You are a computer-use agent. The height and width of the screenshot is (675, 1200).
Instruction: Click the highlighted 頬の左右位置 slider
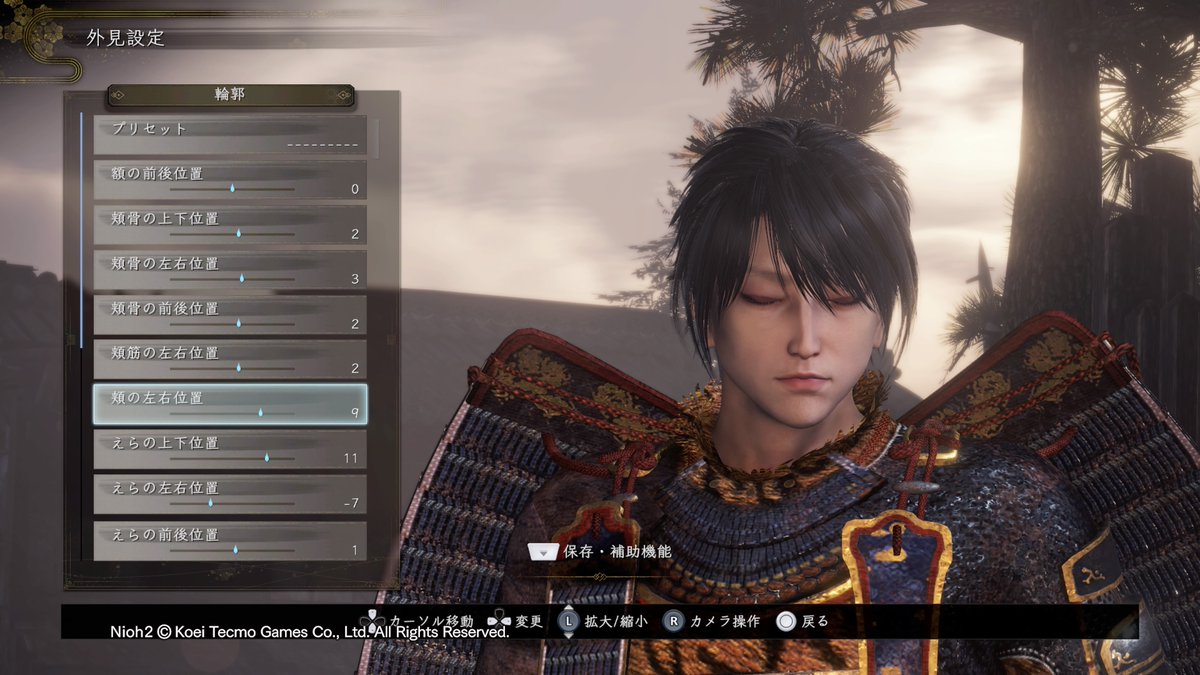coord(260,412)
